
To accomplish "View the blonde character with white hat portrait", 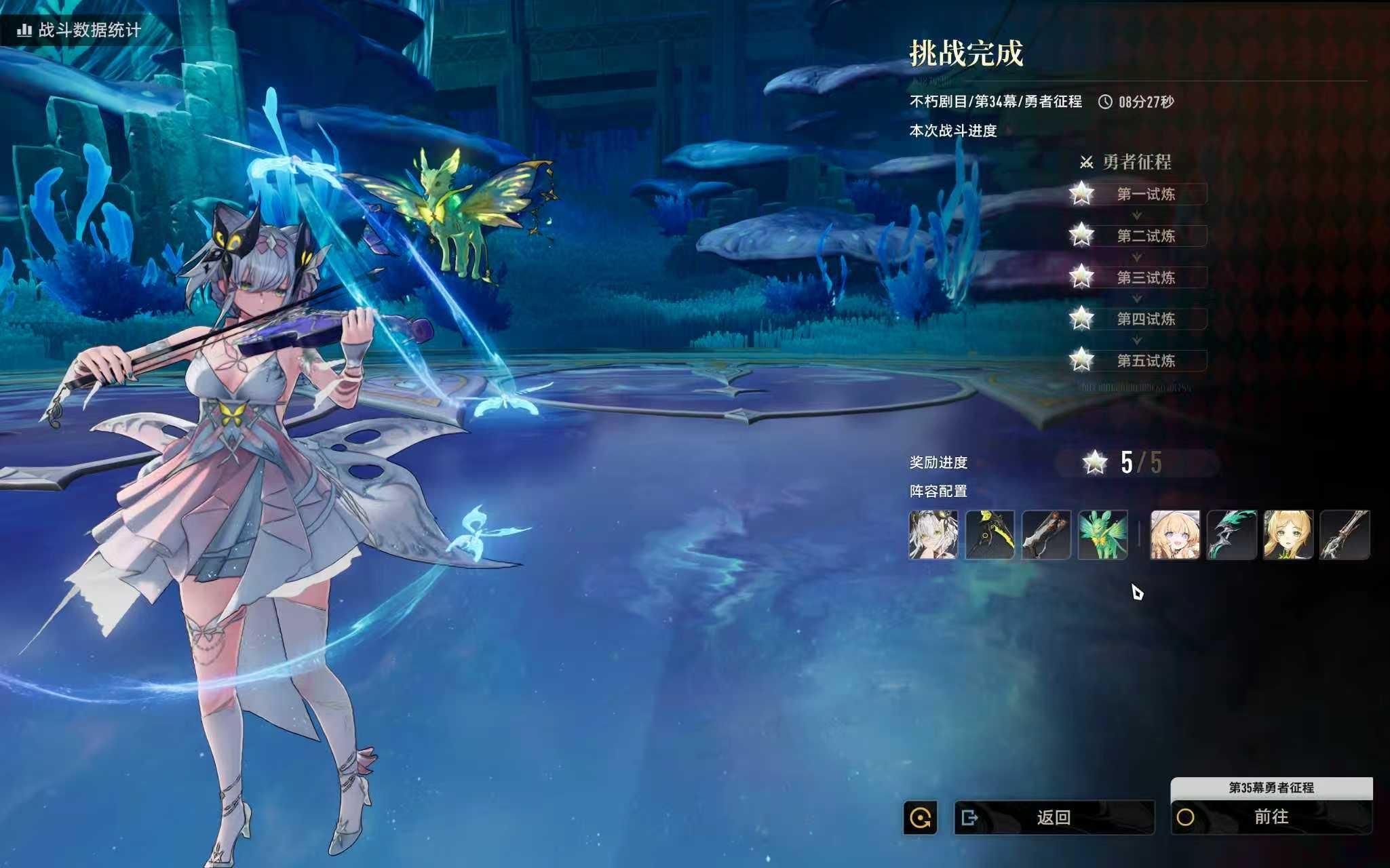I will pyautogui.click(x=1175, y=535).
